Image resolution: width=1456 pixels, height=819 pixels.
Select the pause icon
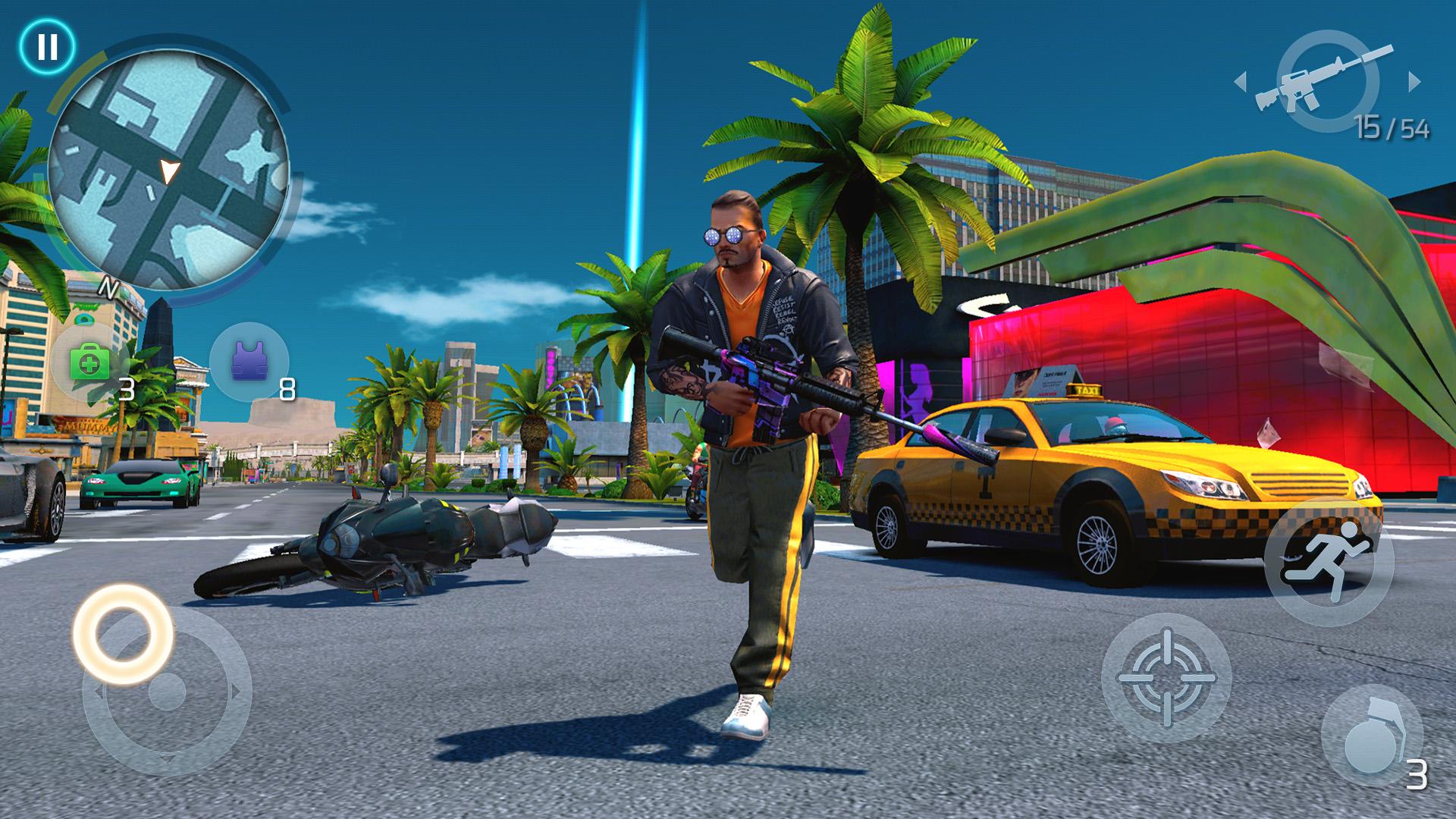pos(45,45)
